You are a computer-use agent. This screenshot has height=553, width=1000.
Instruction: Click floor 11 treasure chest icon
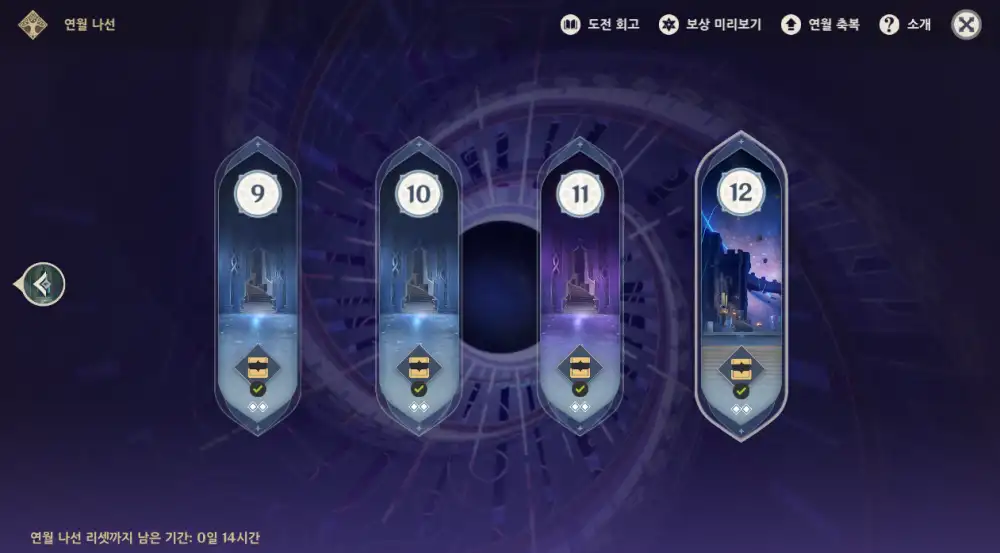pos(580,366)
